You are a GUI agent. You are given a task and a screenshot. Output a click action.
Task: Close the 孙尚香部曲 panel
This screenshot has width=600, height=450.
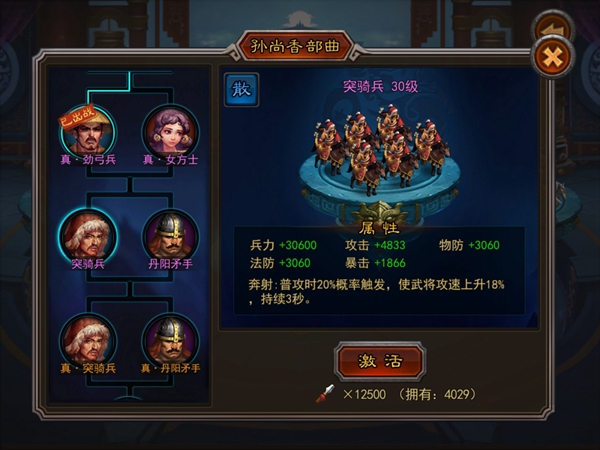click(x=551, y=56)
